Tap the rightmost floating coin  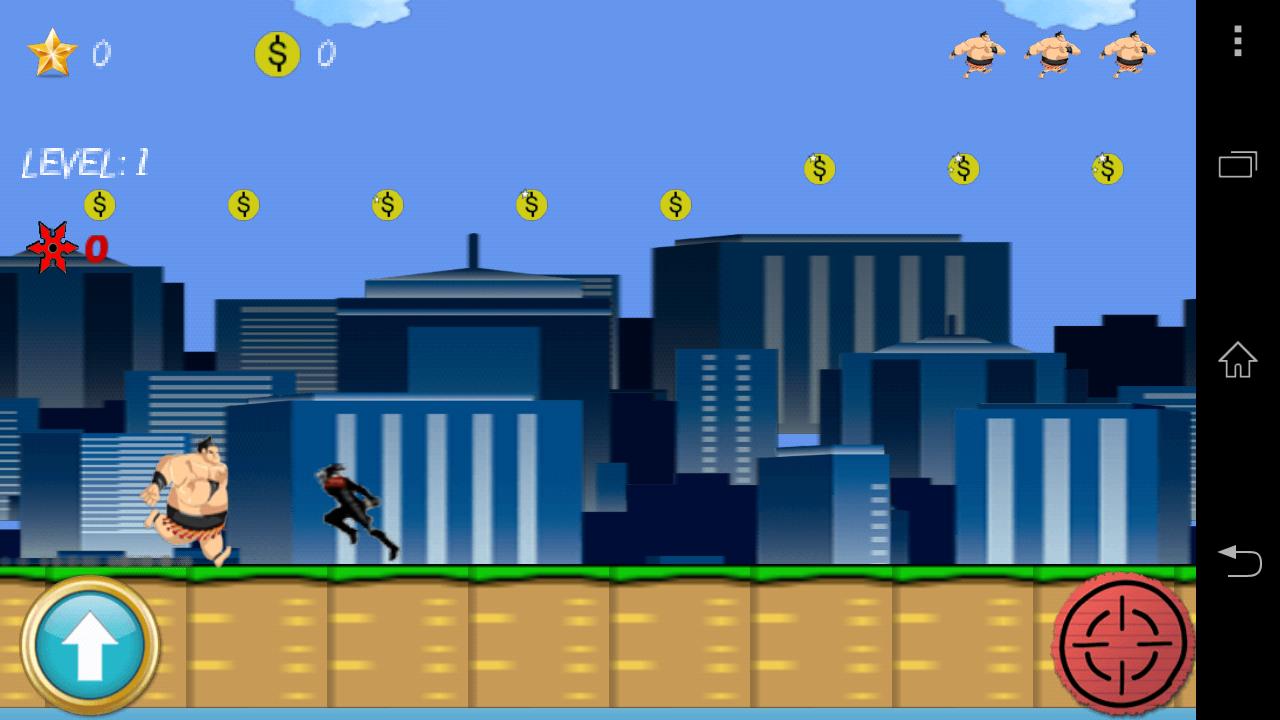click(x=1106, y=169)
